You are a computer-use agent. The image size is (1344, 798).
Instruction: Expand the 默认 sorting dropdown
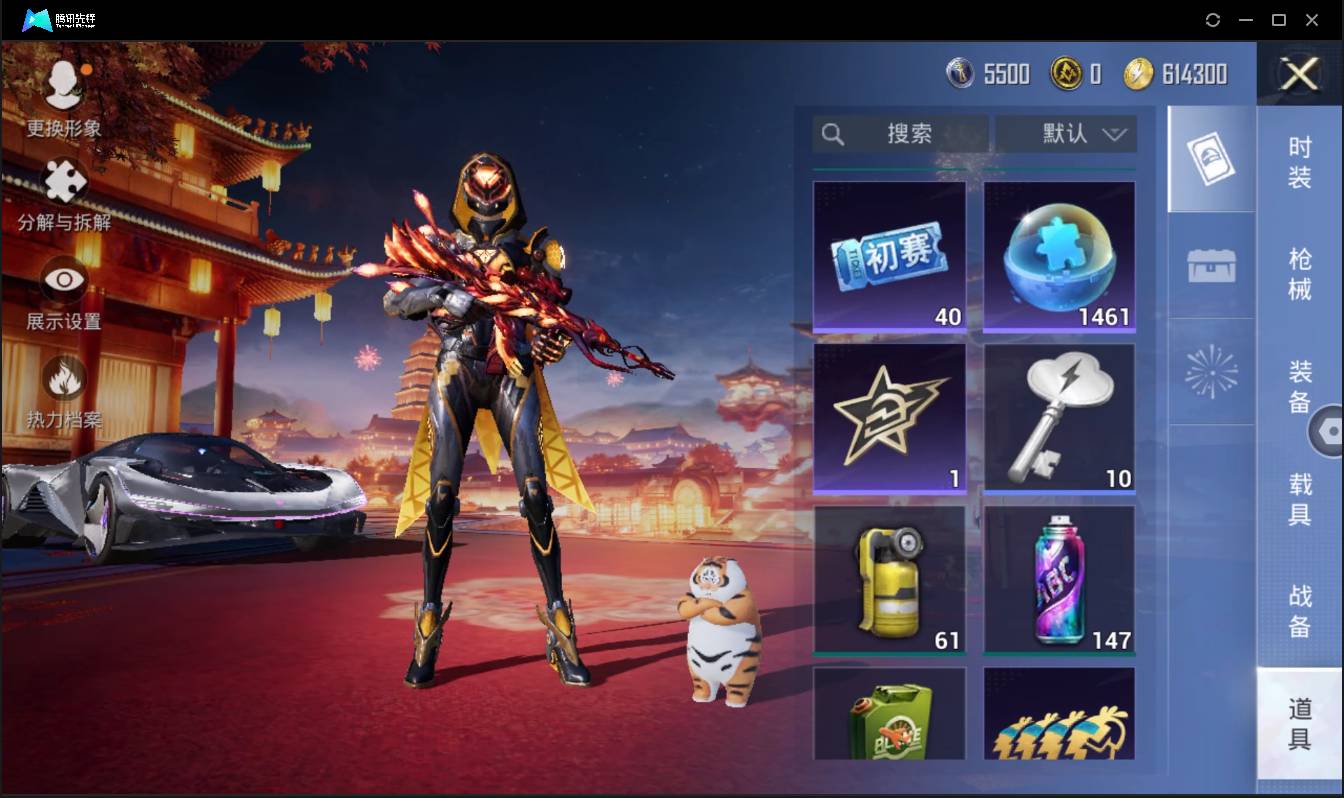click(x=1063, y=133)
